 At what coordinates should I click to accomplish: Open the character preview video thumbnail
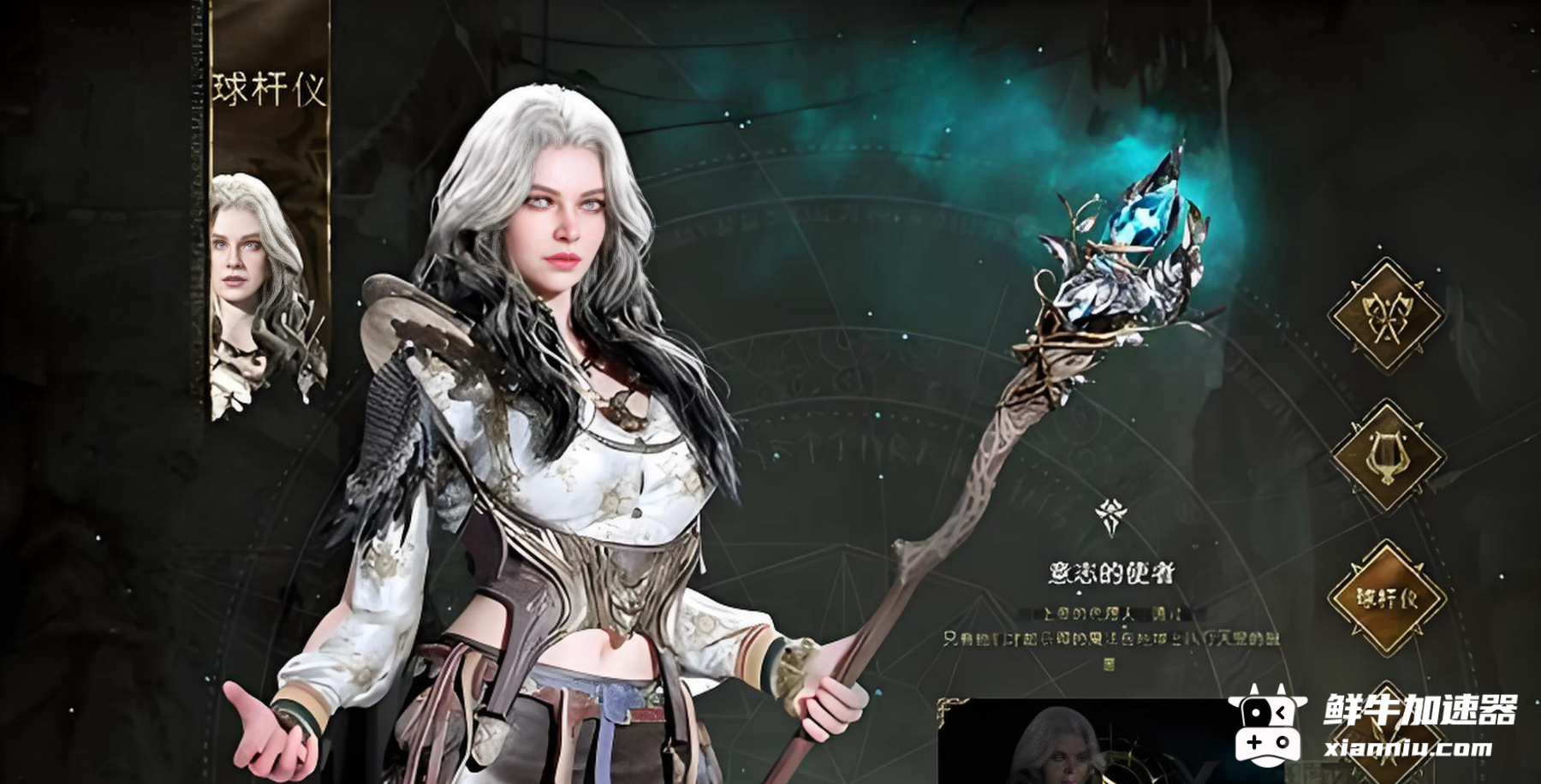click(x=1079, y=741)
